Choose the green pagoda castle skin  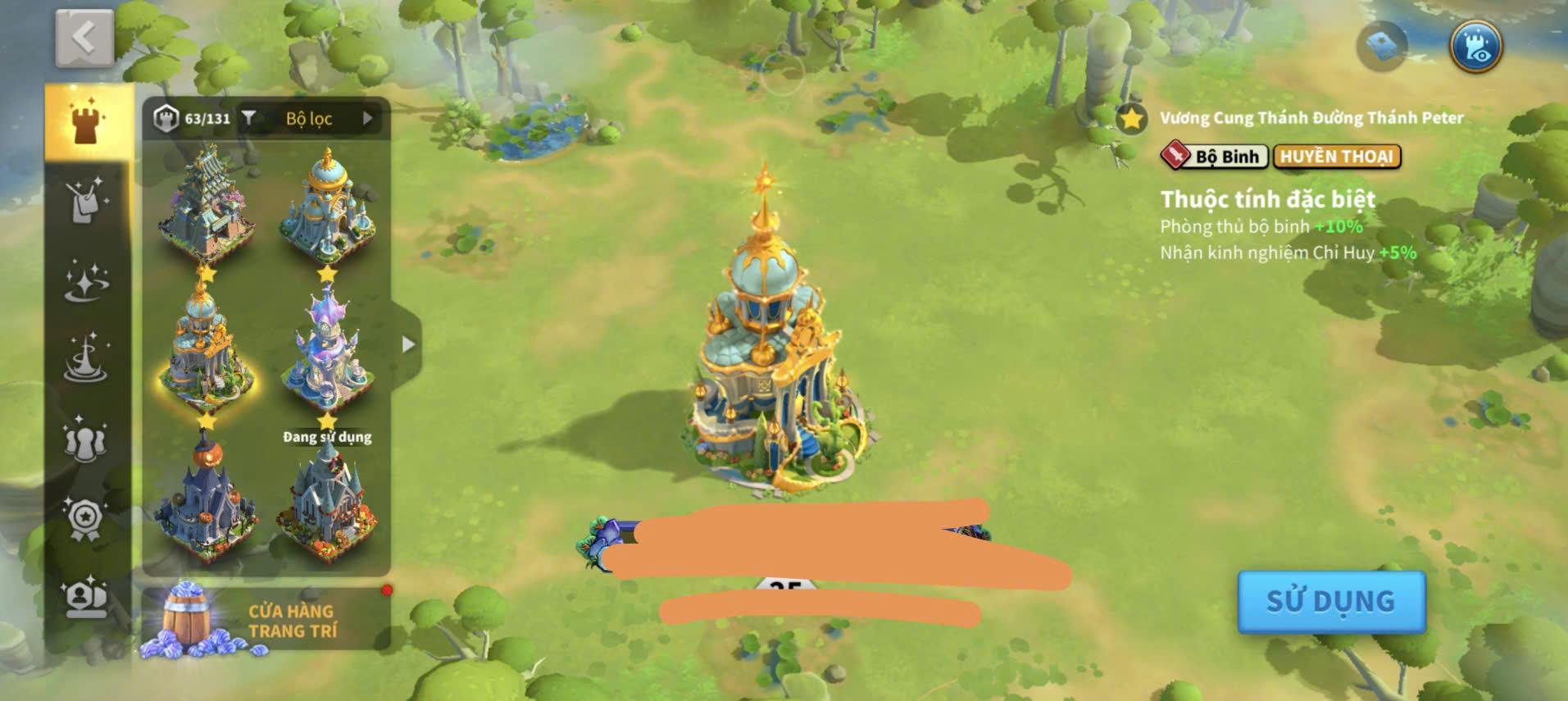coord(206,204)
